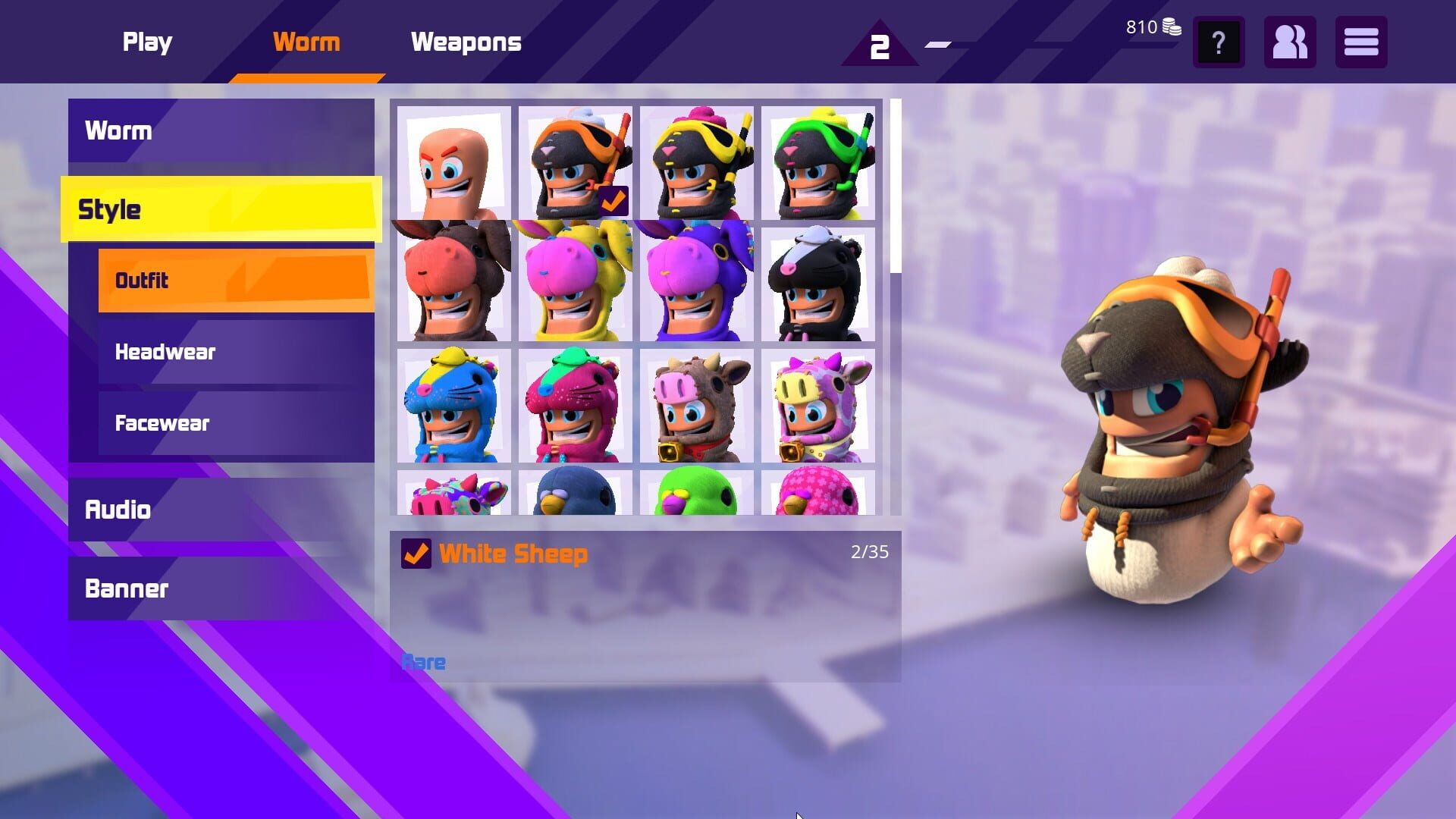Select the default naked worm thumbnail
This screenshot has height=819, width=1456.
(453, 162)
